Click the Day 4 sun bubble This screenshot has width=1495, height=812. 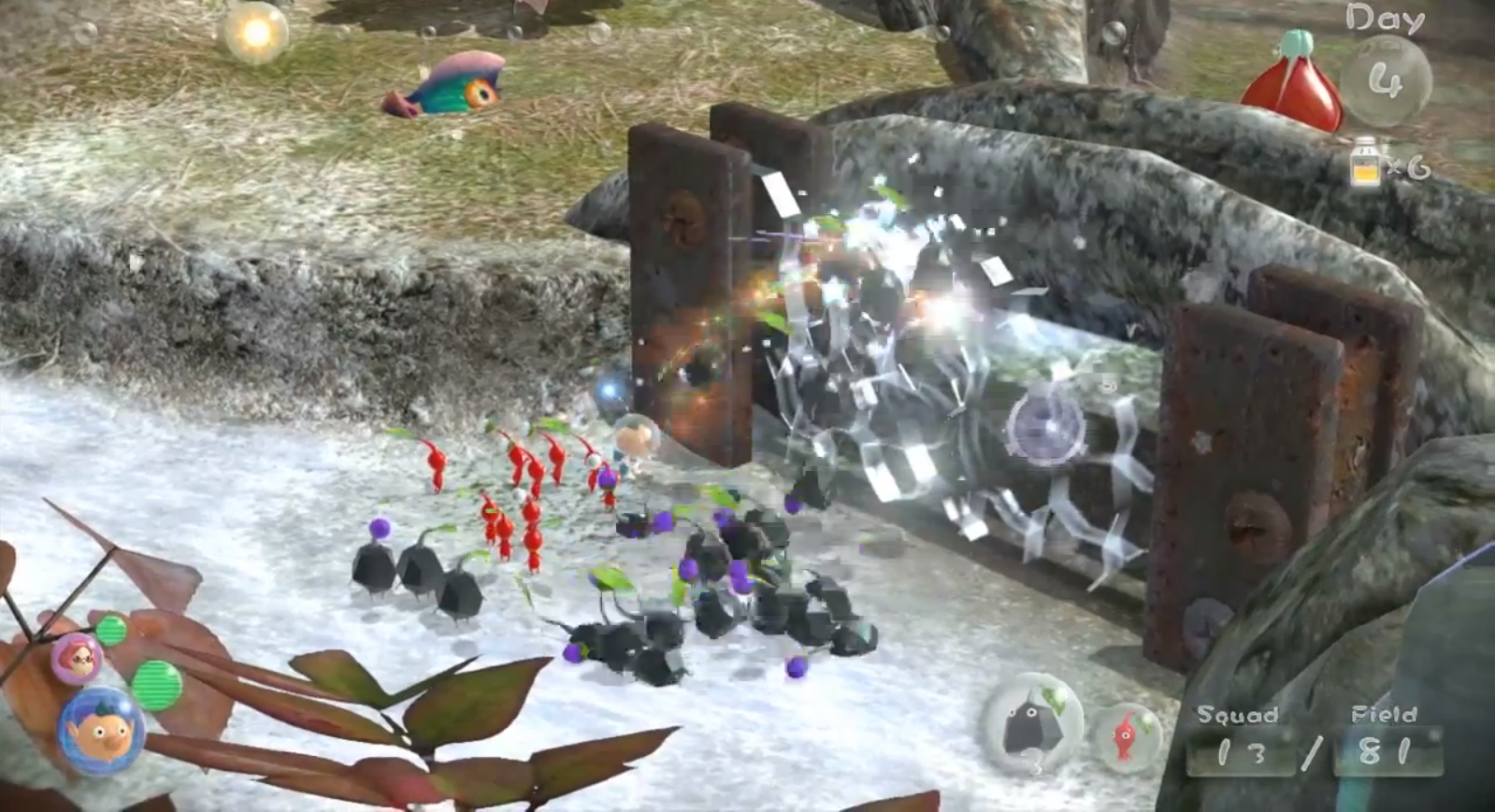tap(1385, 81)
